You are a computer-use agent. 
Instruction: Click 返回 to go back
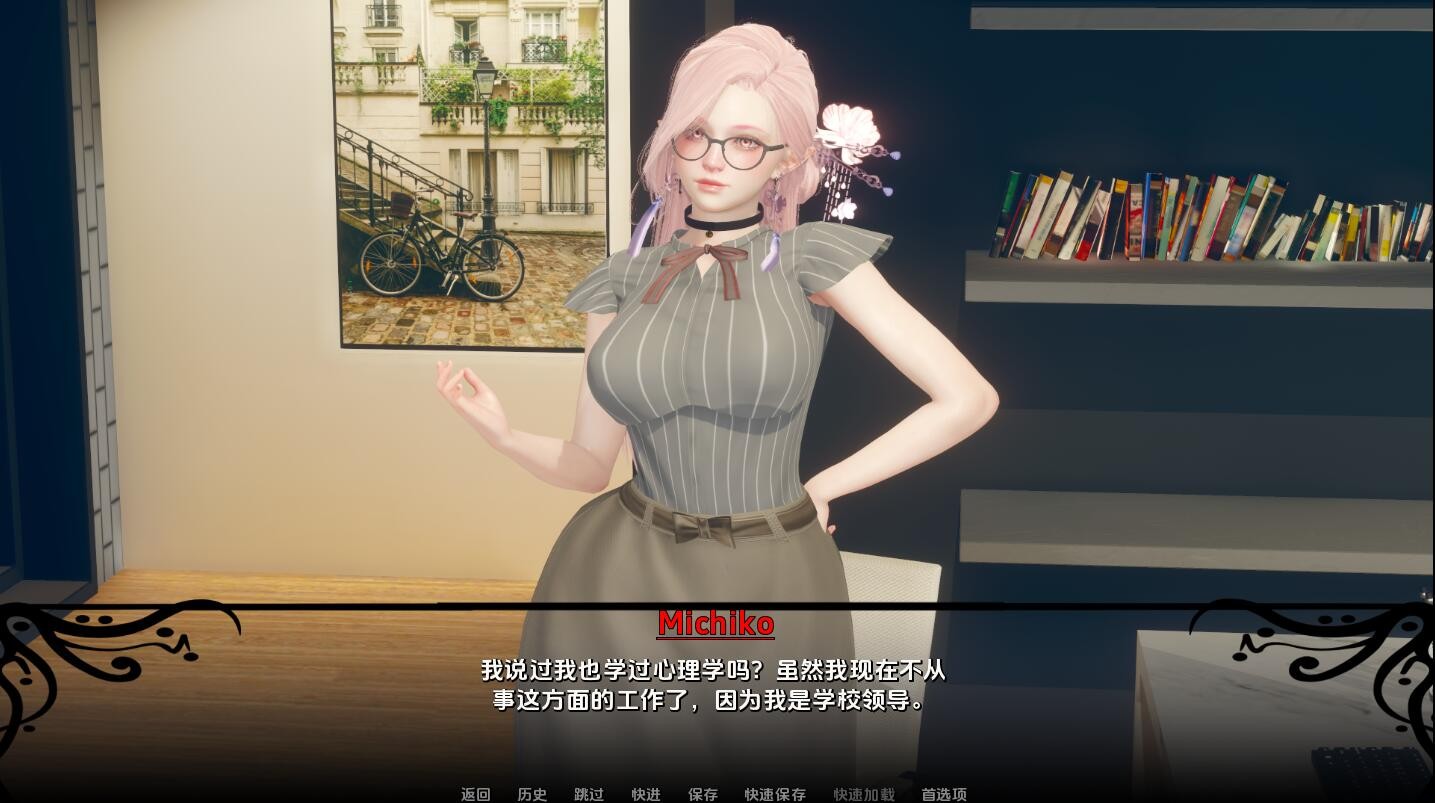(x=474, y=794)
